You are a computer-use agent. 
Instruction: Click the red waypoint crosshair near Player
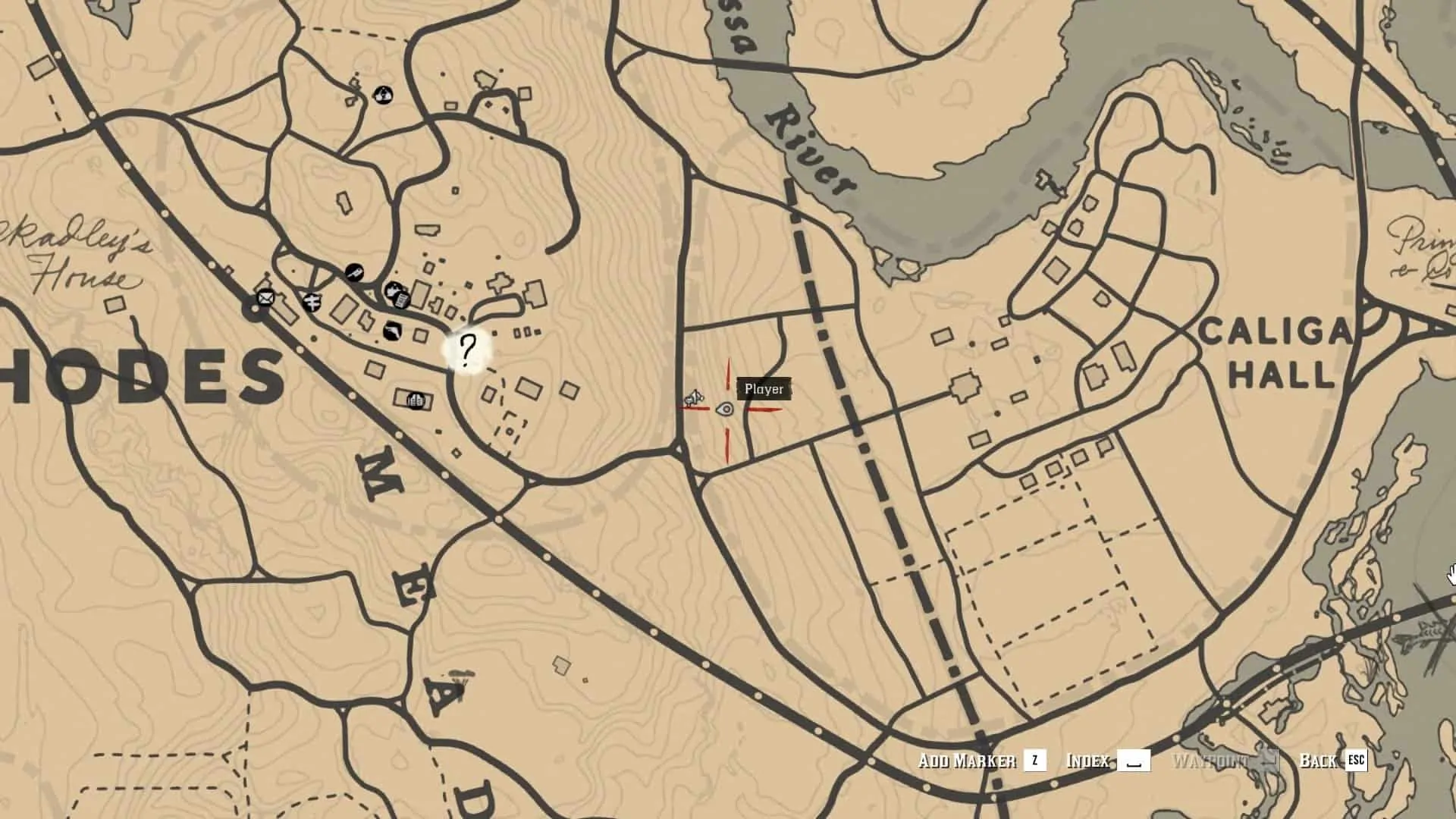click(x=725, y=410)
